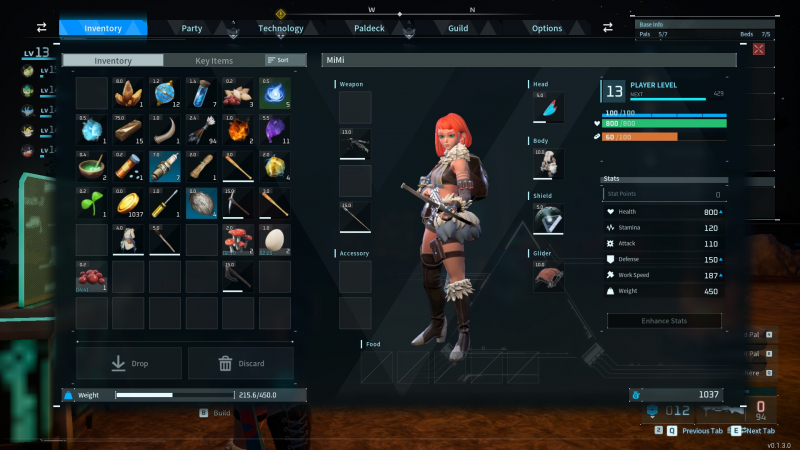Switch to the Party tab
This screenshot has width=800, height=450.
click(192, 28)
